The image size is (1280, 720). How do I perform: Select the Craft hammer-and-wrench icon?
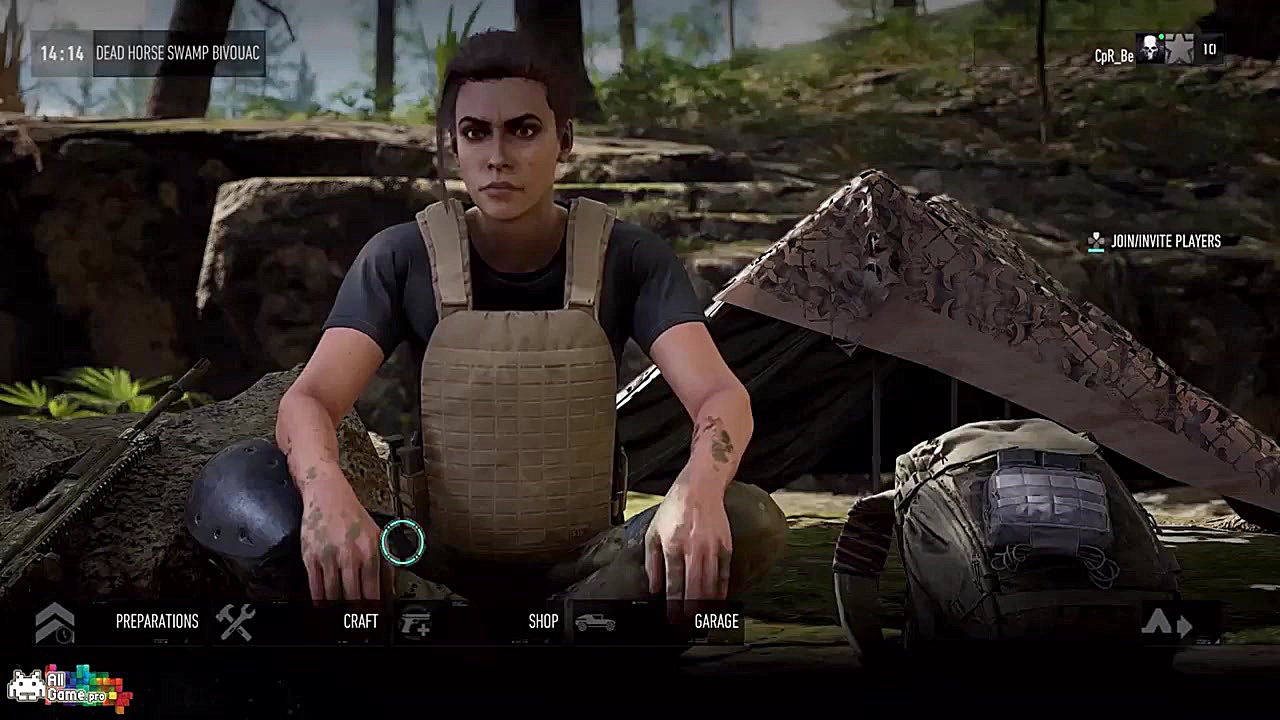(235, 620)
